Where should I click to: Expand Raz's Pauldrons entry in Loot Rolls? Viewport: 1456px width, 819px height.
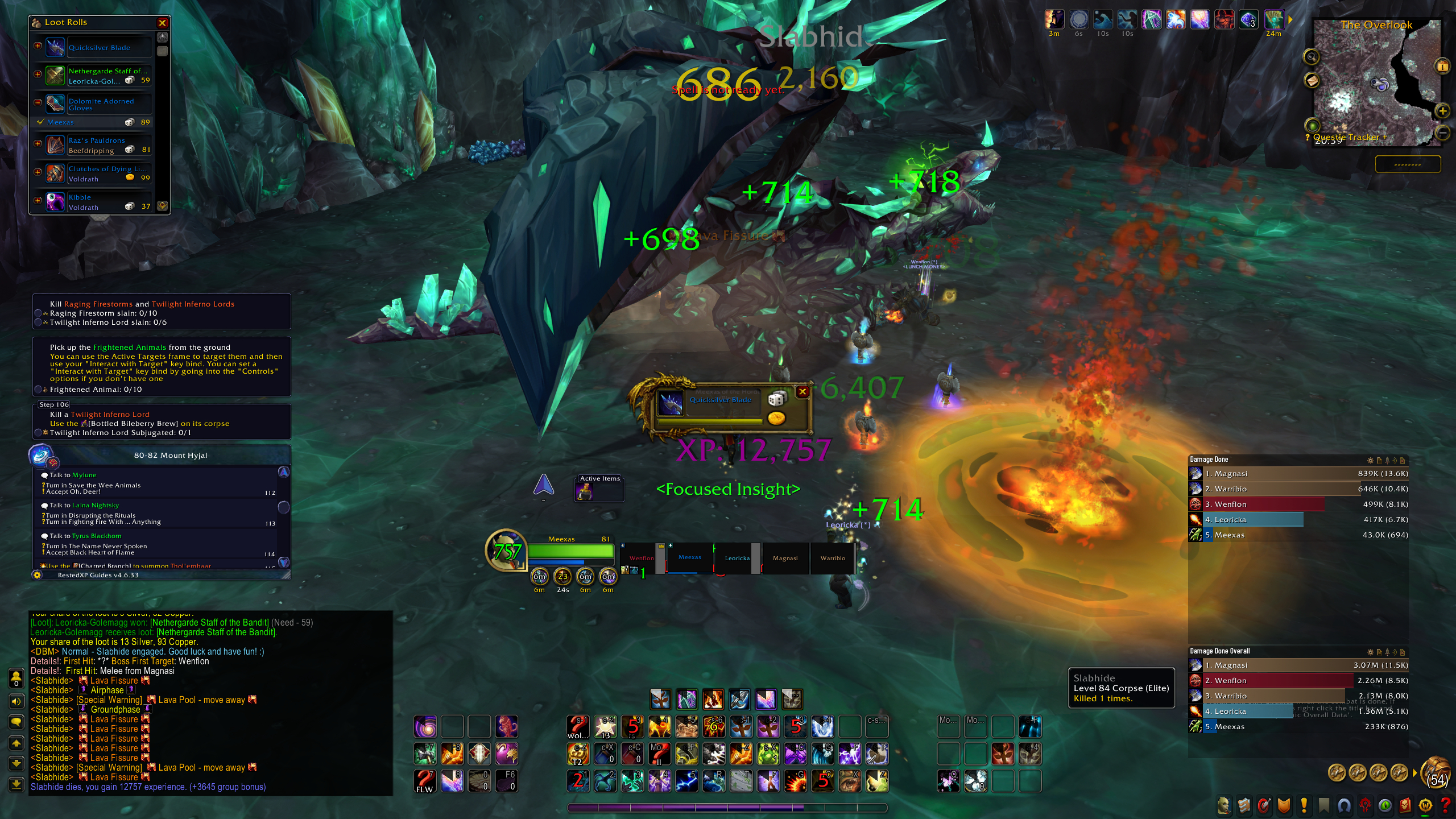[38, 144]
